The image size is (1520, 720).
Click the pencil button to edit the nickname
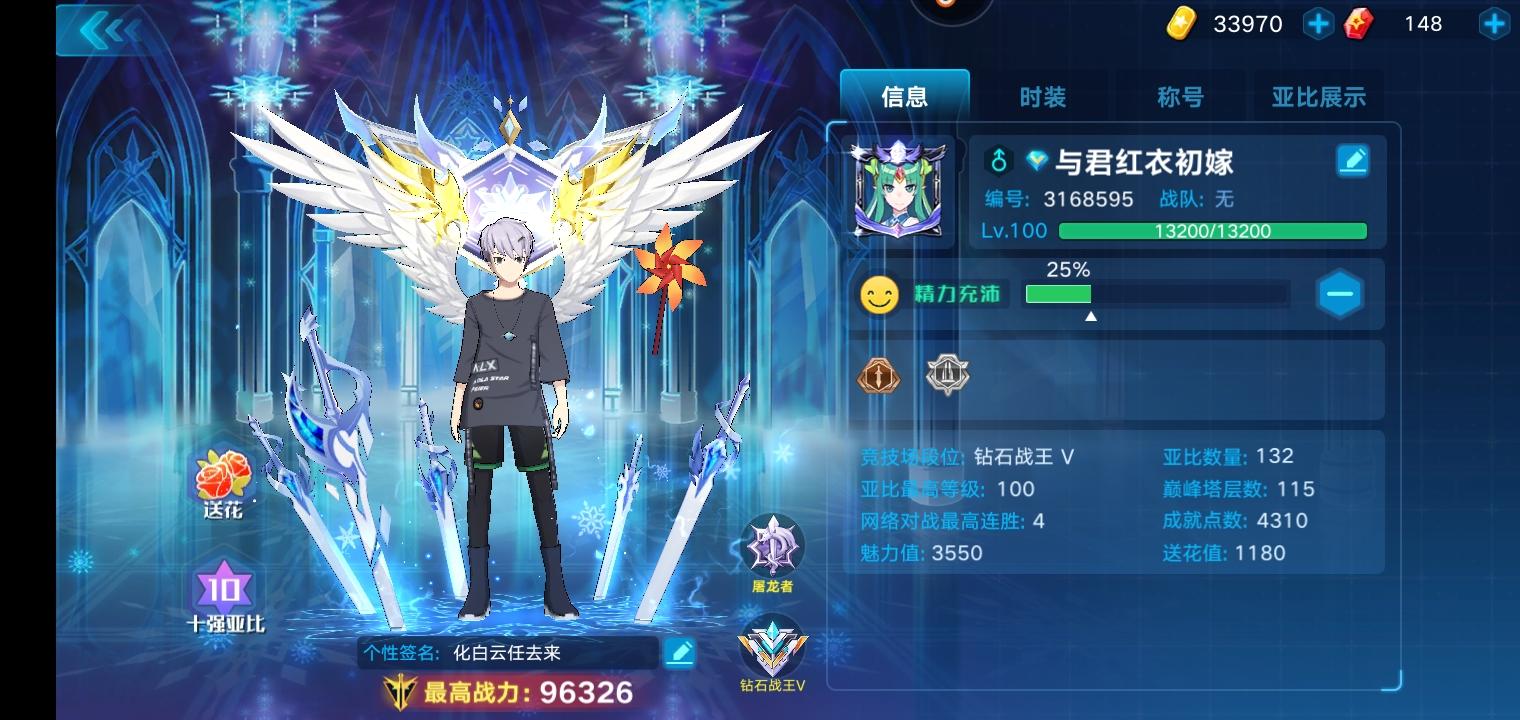(1352, 160)
